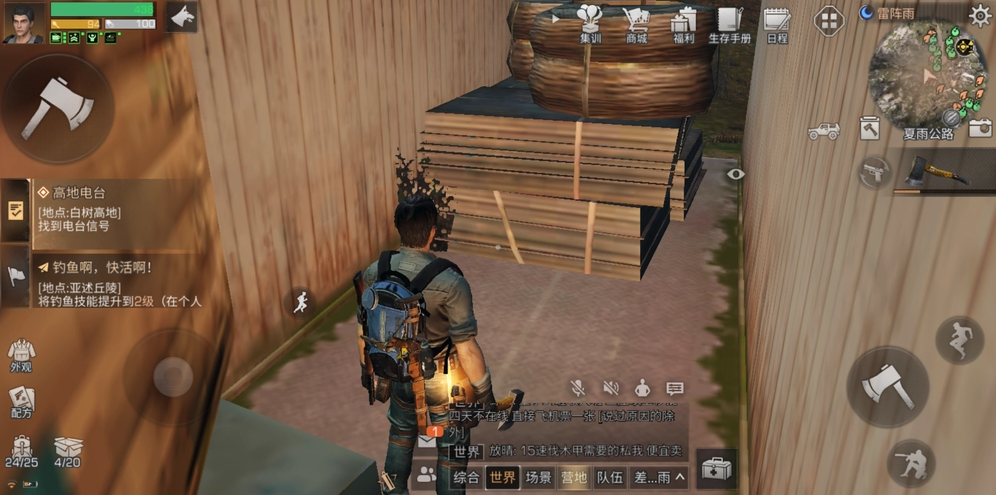996x495 pixels.
Task: Open the 日程 schedule
Action: pos(777,24)
